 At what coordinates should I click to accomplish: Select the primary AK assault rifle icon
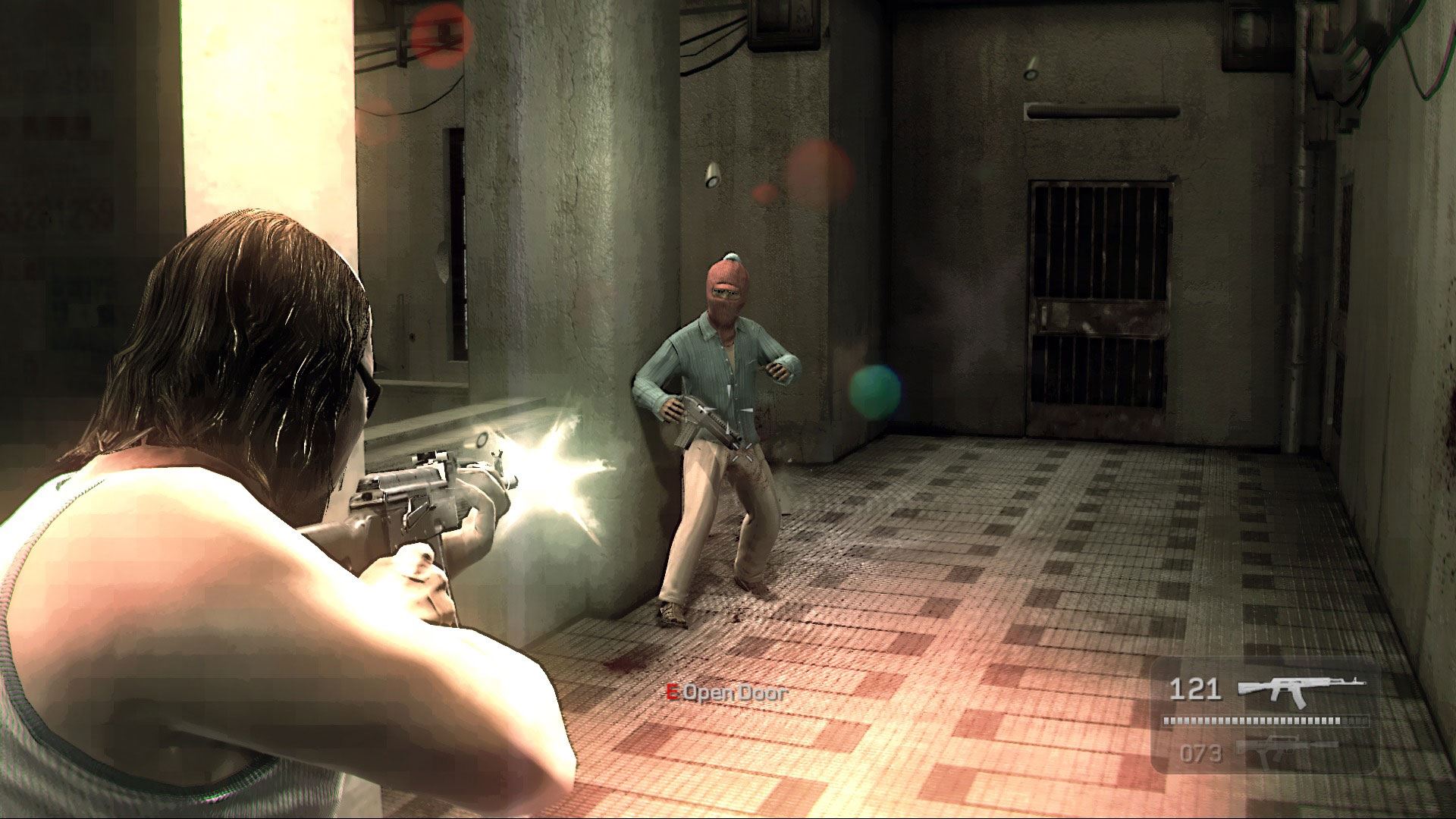1301,689
